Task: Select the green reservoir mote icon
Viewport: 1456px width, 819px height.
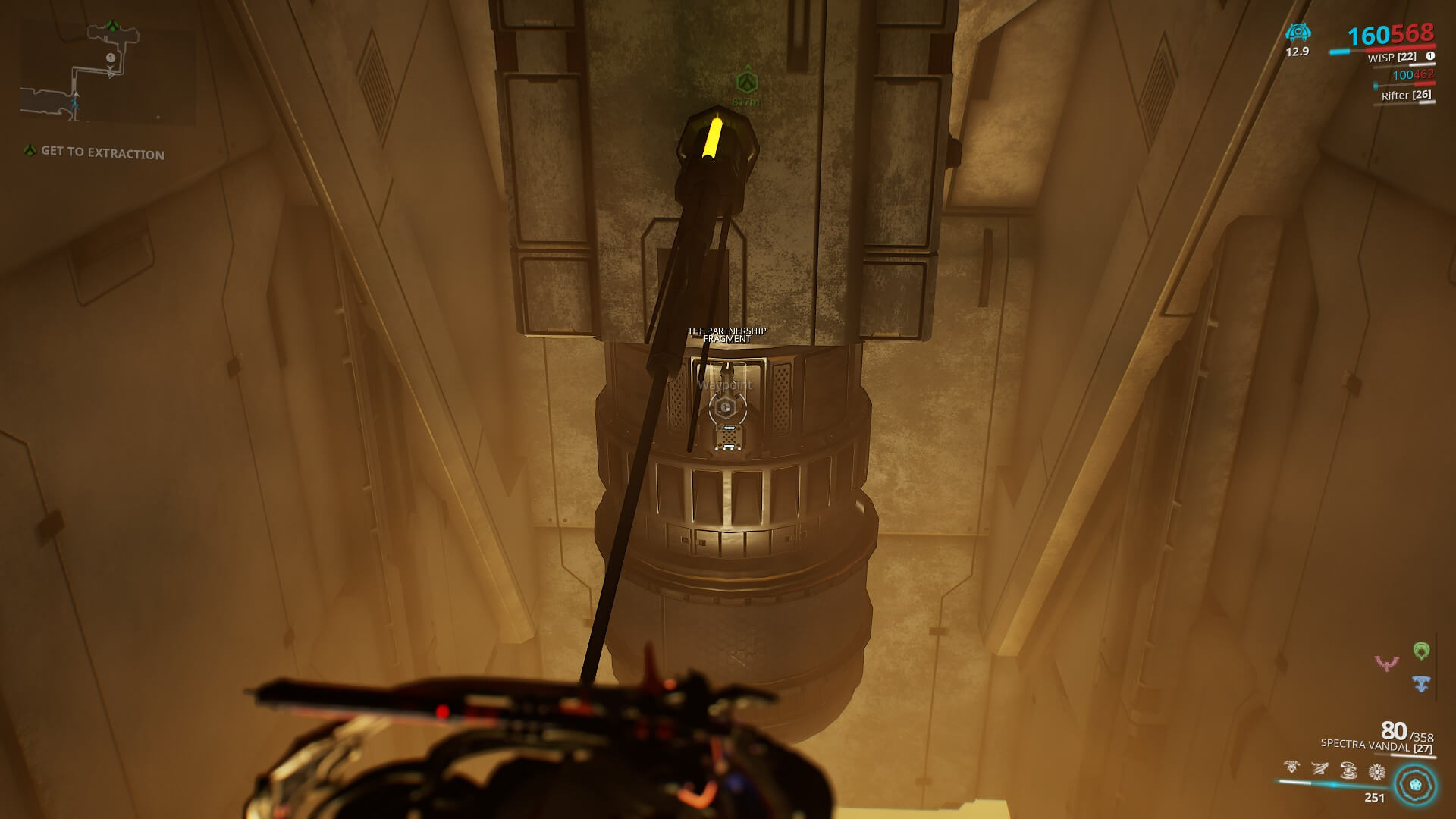Action: [x=1421, y=651]
